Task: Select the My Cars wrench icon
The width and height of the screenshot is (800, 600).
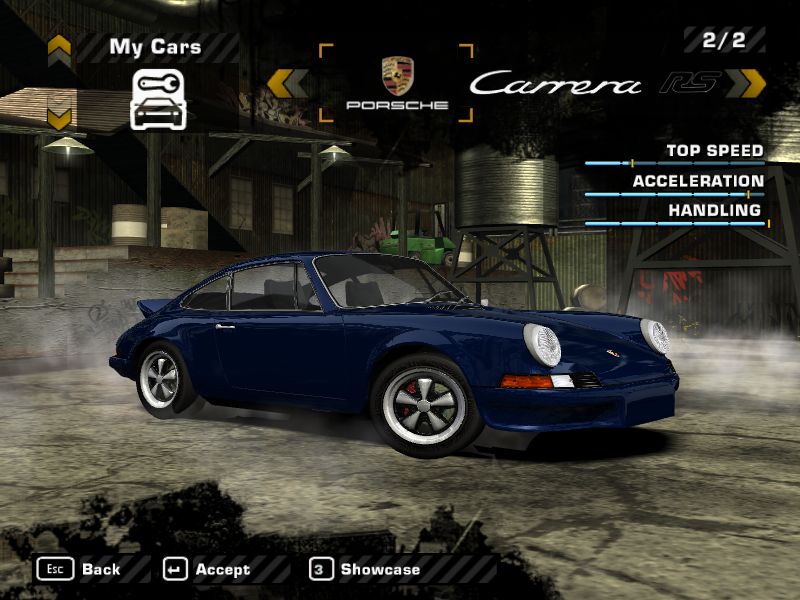Action: point(160,99)
